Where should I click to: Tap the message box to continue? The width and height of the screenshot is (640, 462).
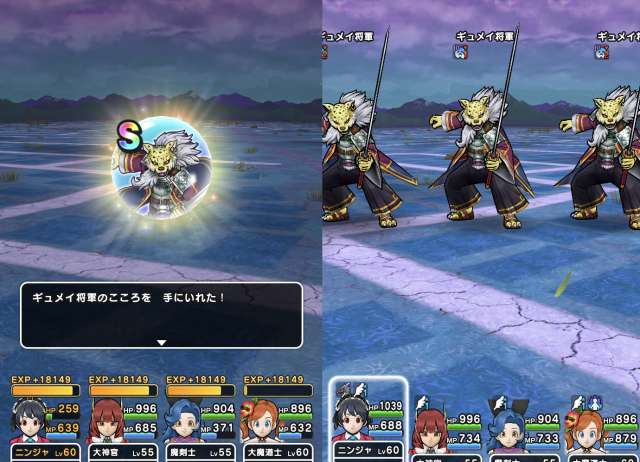click(161, 314)
